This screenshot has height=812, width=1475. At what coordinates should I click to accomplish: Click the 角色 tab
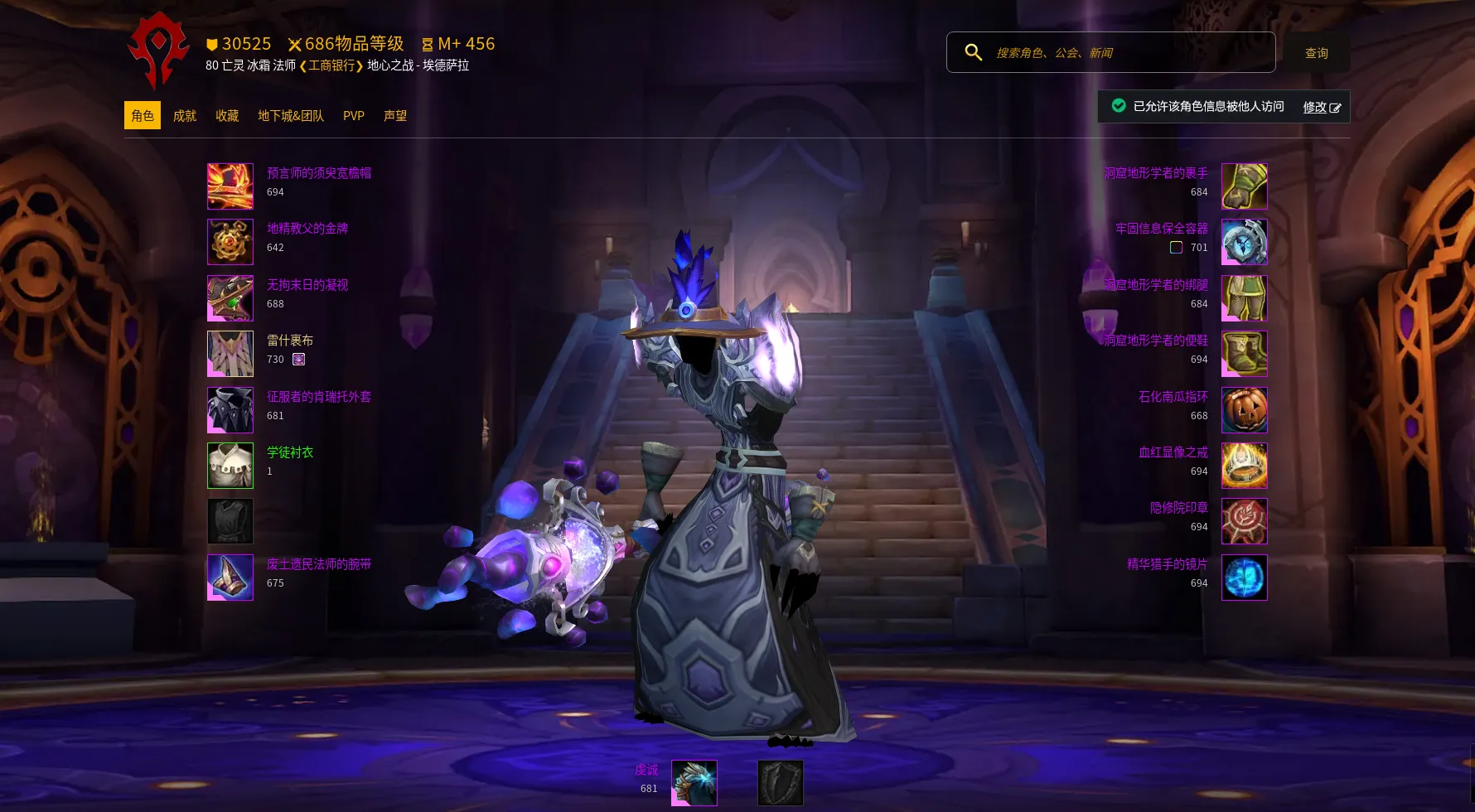pyautogui.click(x=143, y=116)
